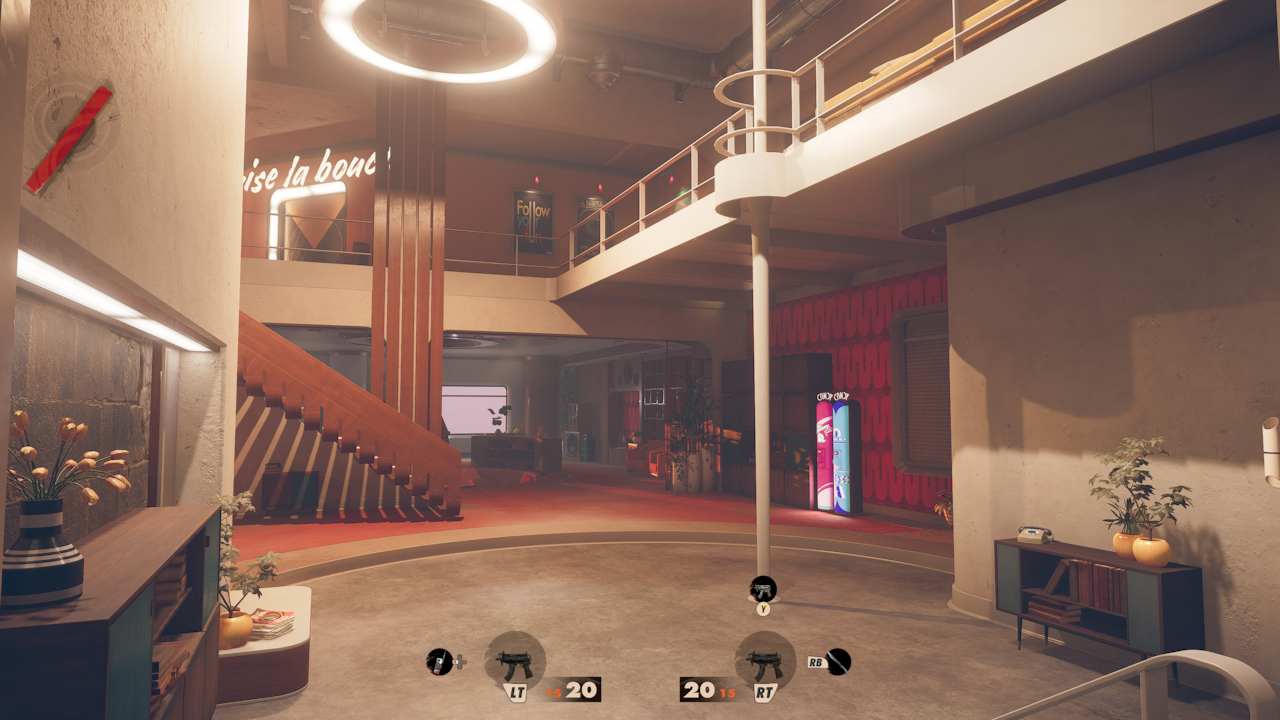Select the left-hand submachine gun icon
Screen dimensions: 1280x720
pyautogui.click(x=515, y=661)
